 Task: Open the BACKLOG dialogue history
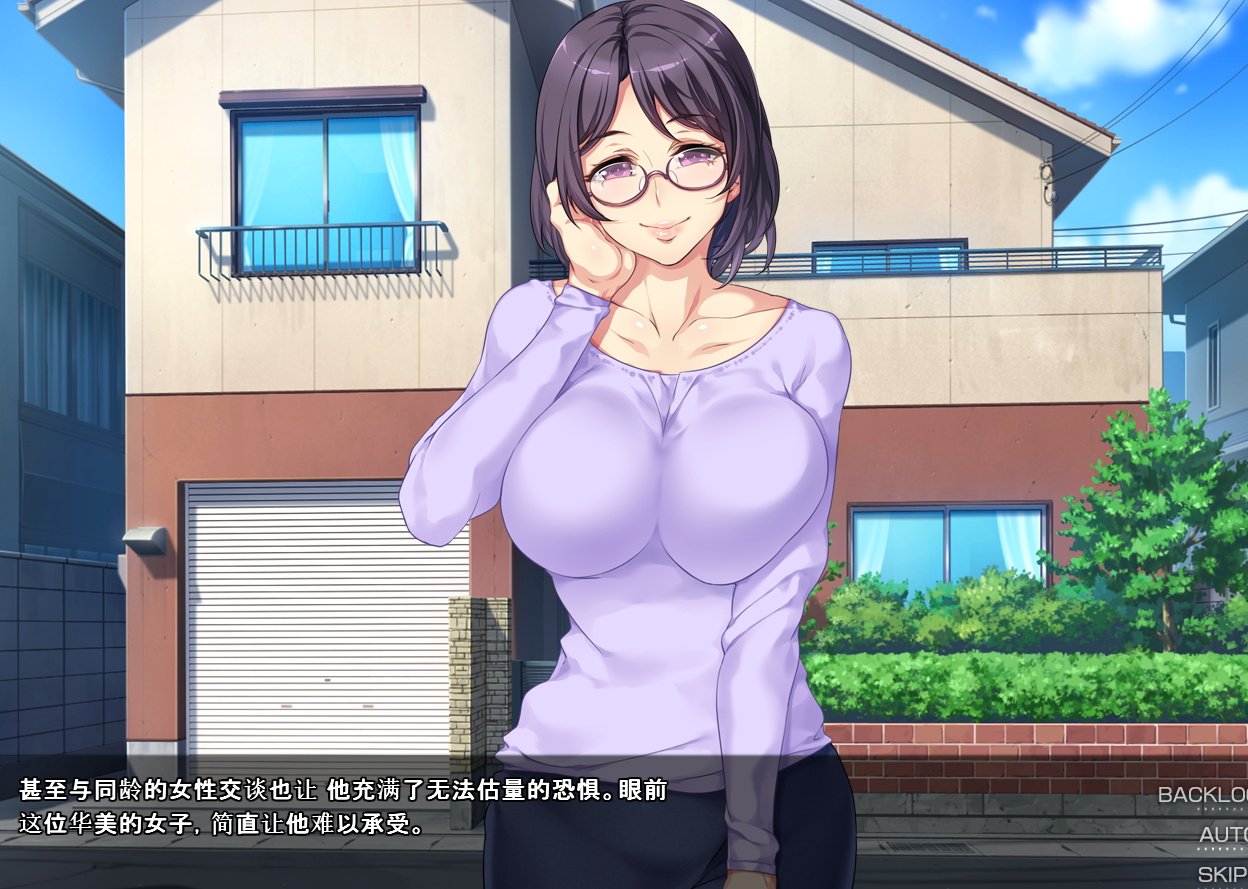click(x=1203, y=795)
